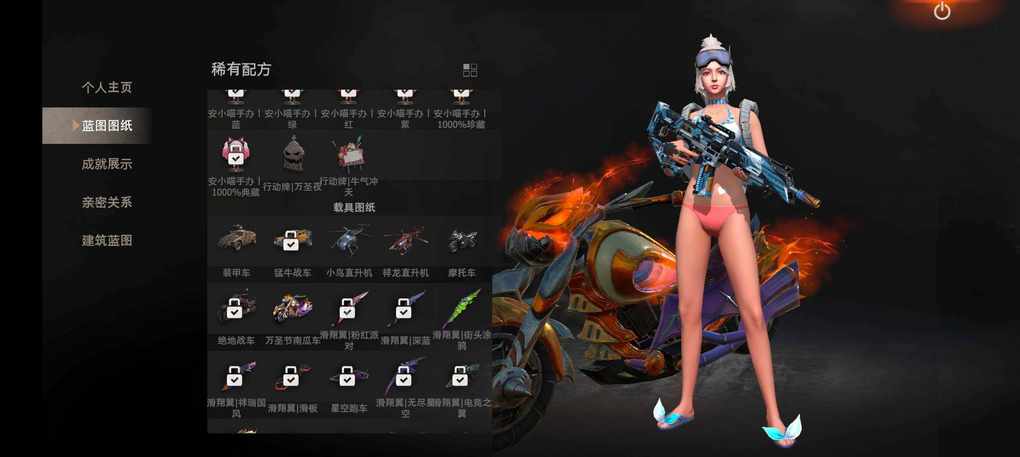
Task: Open the 个人主页 profile tab
Action: pos(106,87)
